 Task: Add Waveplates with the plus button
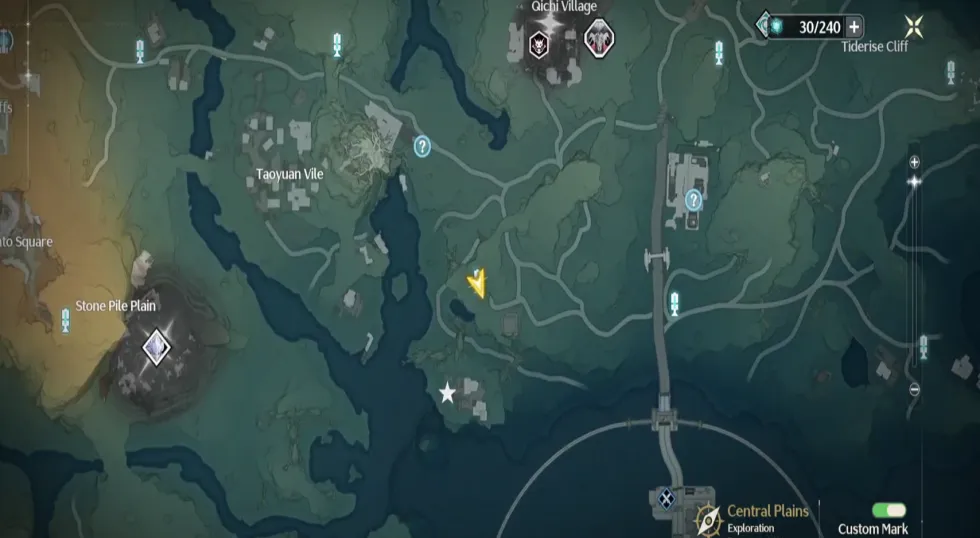coord(854,27)
